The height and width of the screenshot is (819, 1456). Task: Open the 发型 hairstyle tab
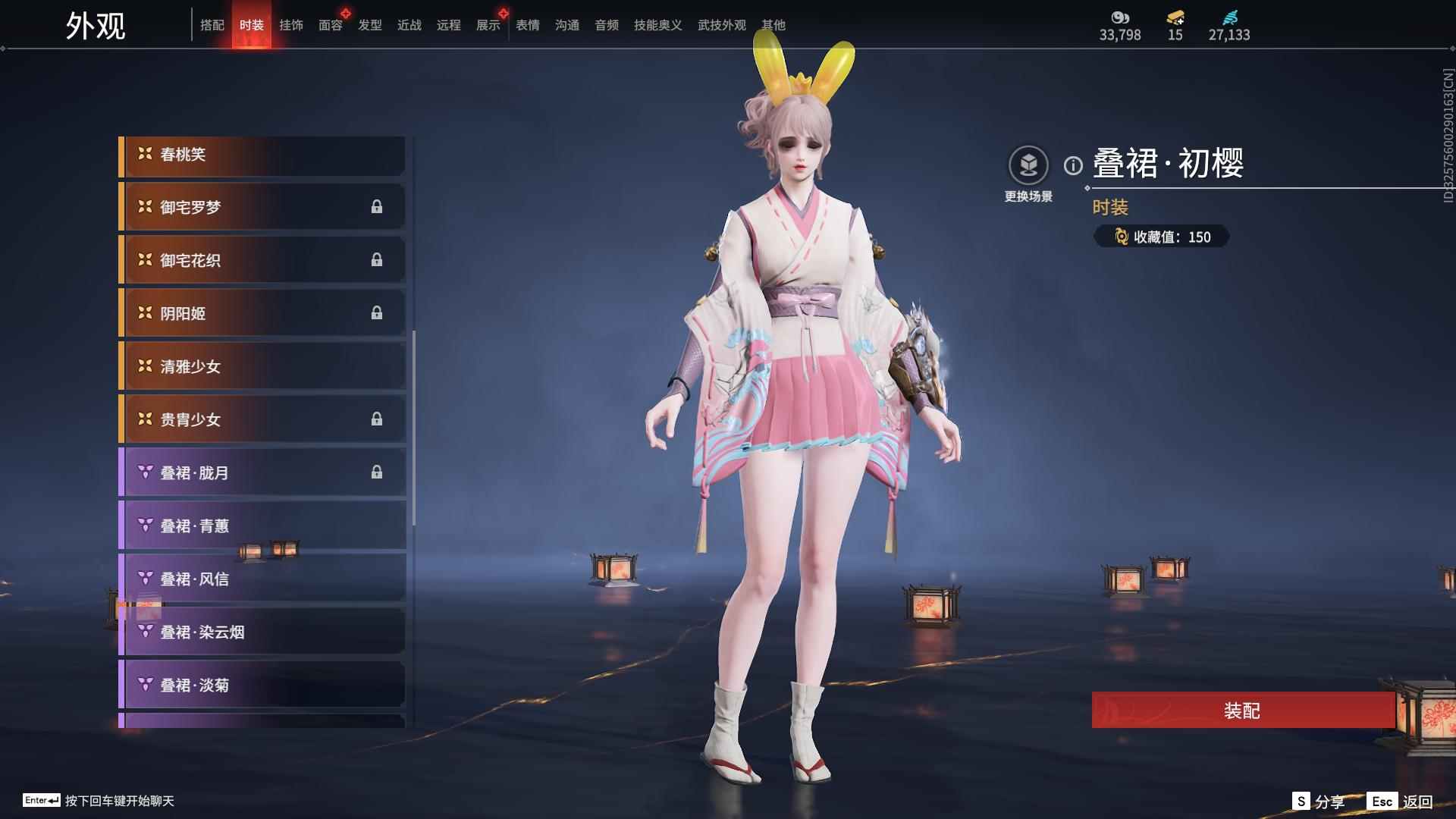[x=369, y=24]
